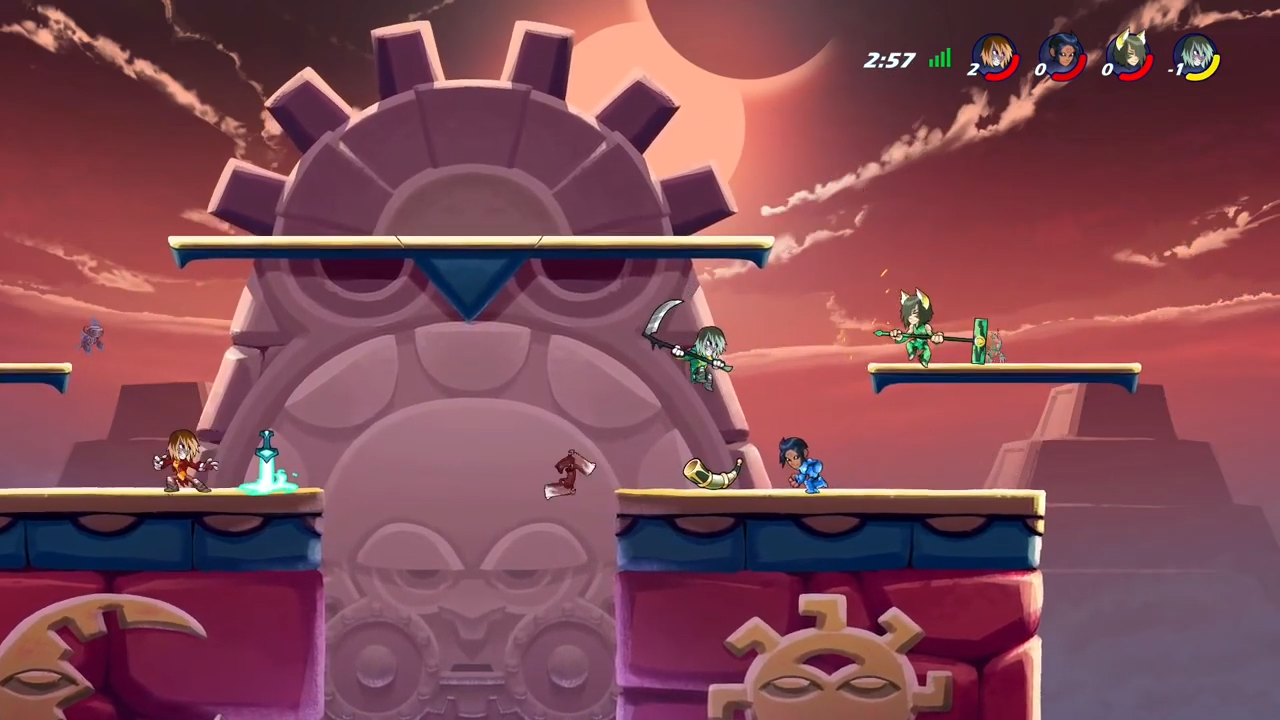Click the falling axe weapon pickup
Screen dimensions: 1280x720
tap(570, 472)
